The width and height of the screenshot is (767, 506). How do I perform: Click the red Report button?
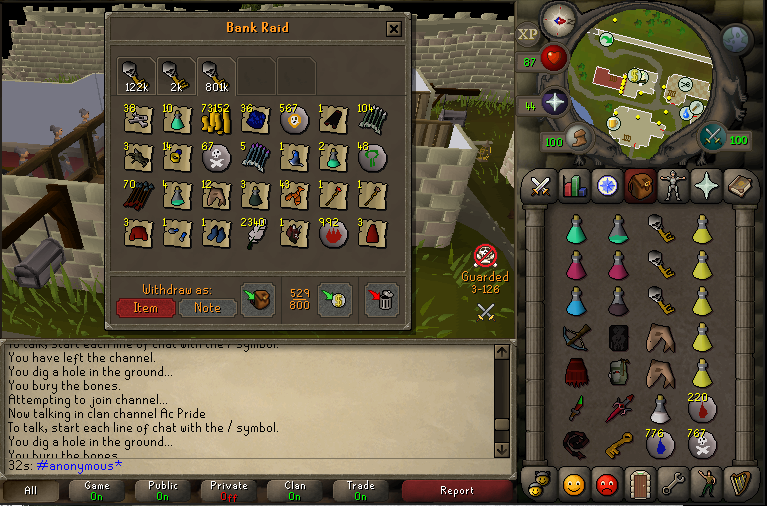tap(457, 491)
